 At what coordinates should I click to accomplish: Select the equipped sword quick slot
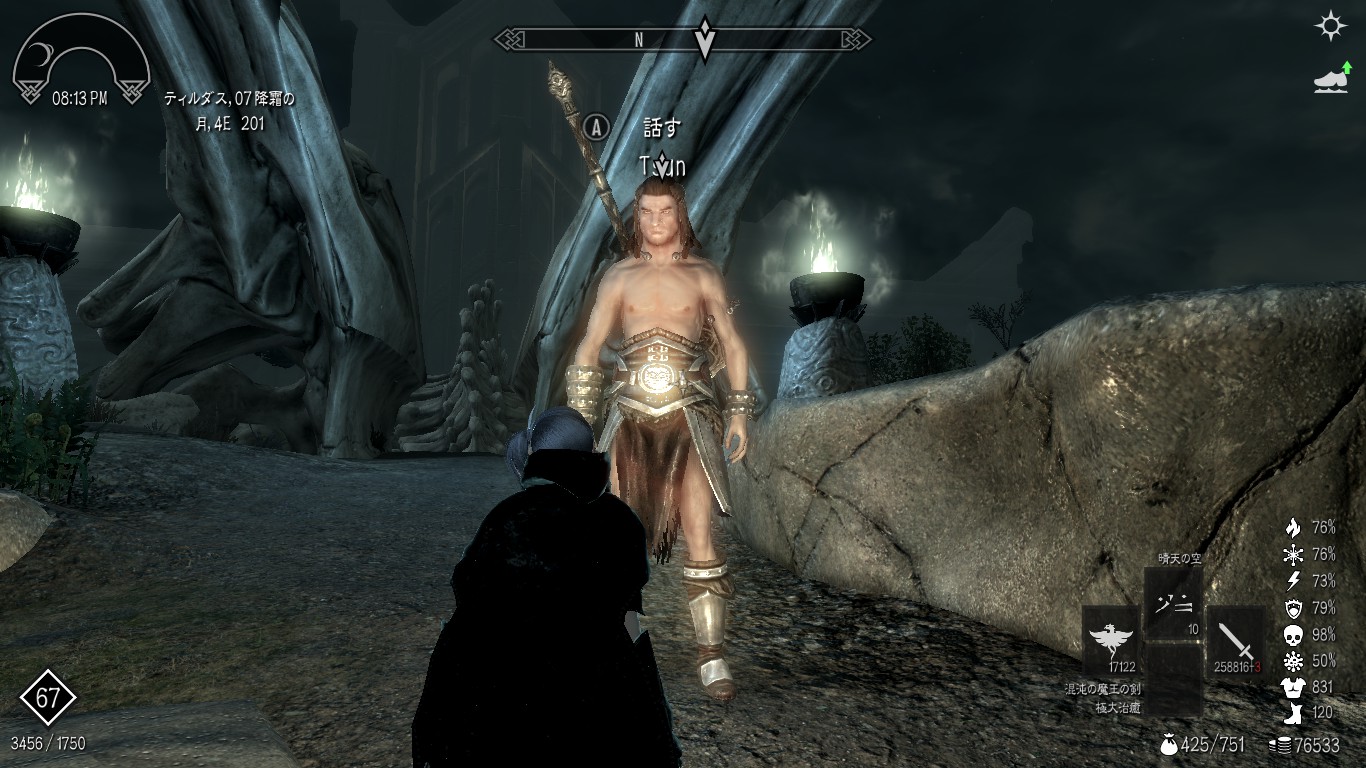point(1235,639)
